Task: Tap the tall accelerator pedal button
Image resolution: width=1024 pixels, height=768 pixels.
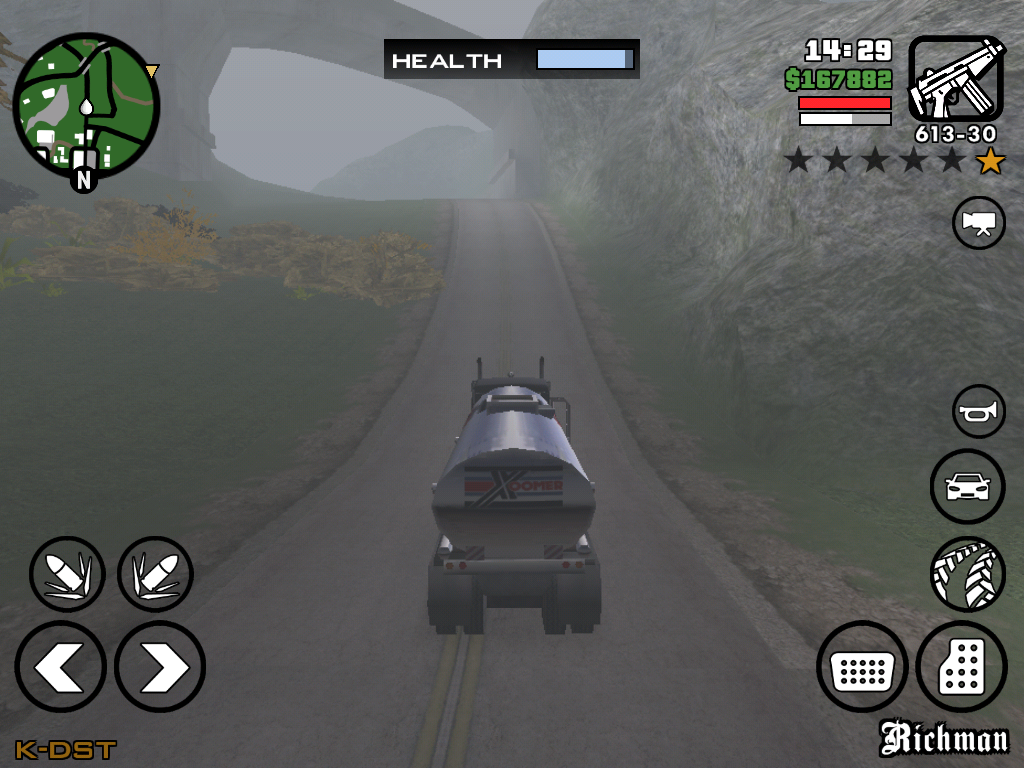Action: tap(961, 667)
